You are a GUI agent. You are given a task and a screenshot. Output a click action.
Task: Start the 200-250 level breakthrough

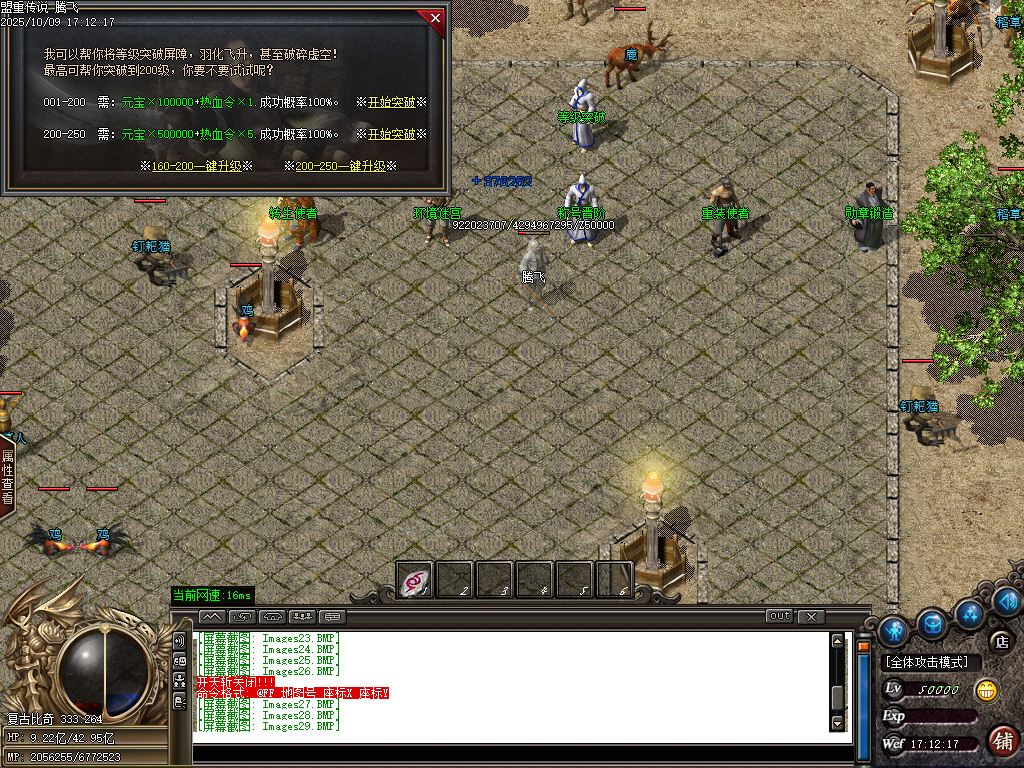coord(391,134)
